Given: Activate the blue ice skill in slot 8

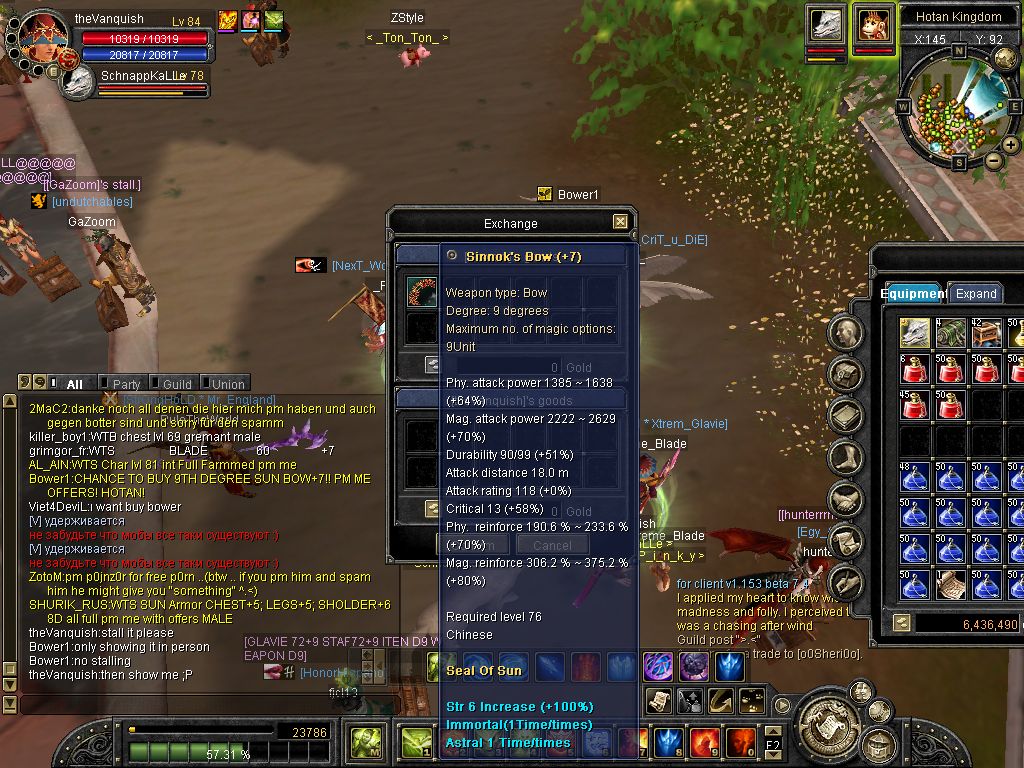Looking at the screenshot, I should coord(668,742).
